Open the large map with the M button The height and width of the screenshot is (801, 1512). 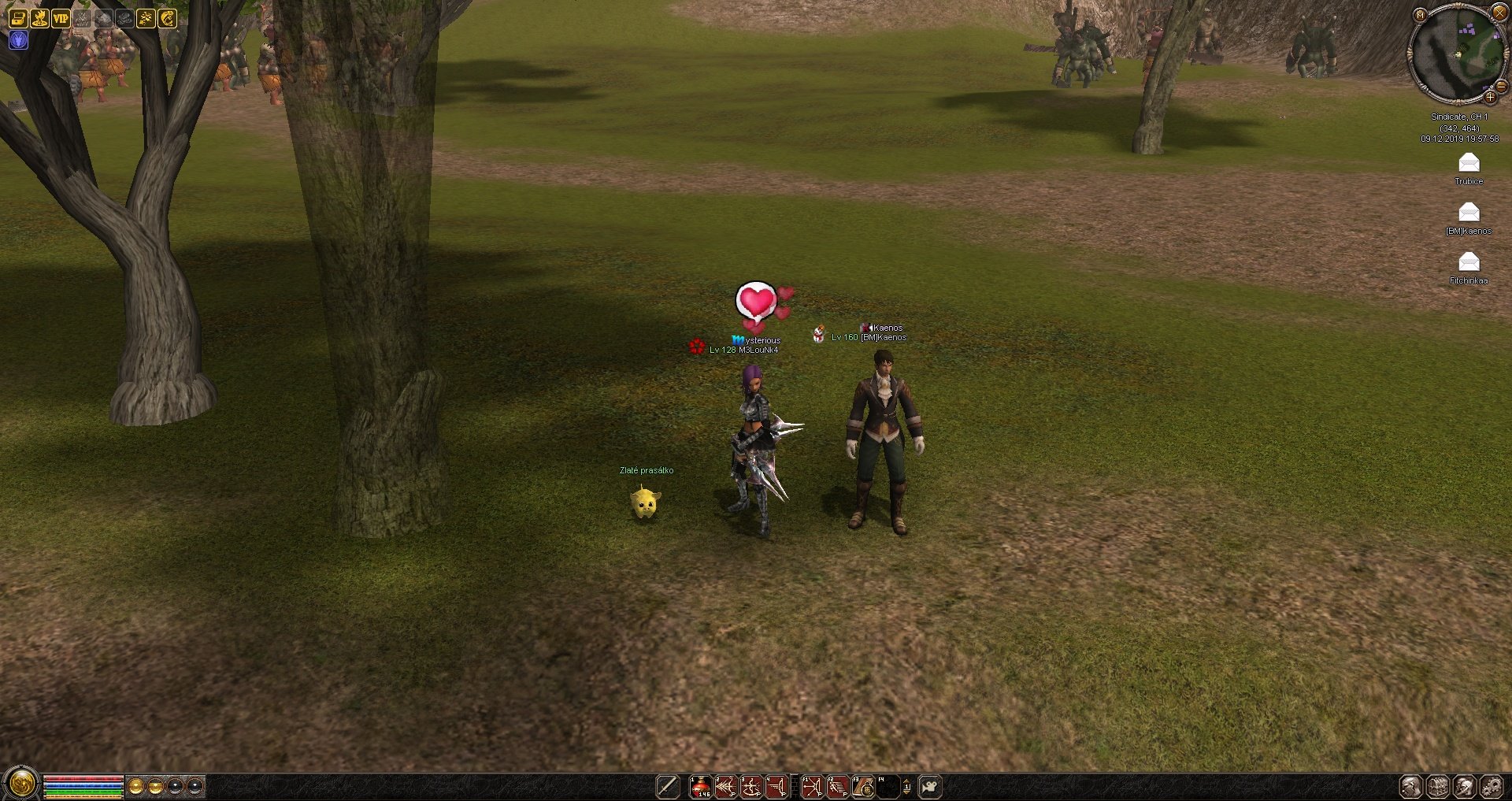[1420, 15]
